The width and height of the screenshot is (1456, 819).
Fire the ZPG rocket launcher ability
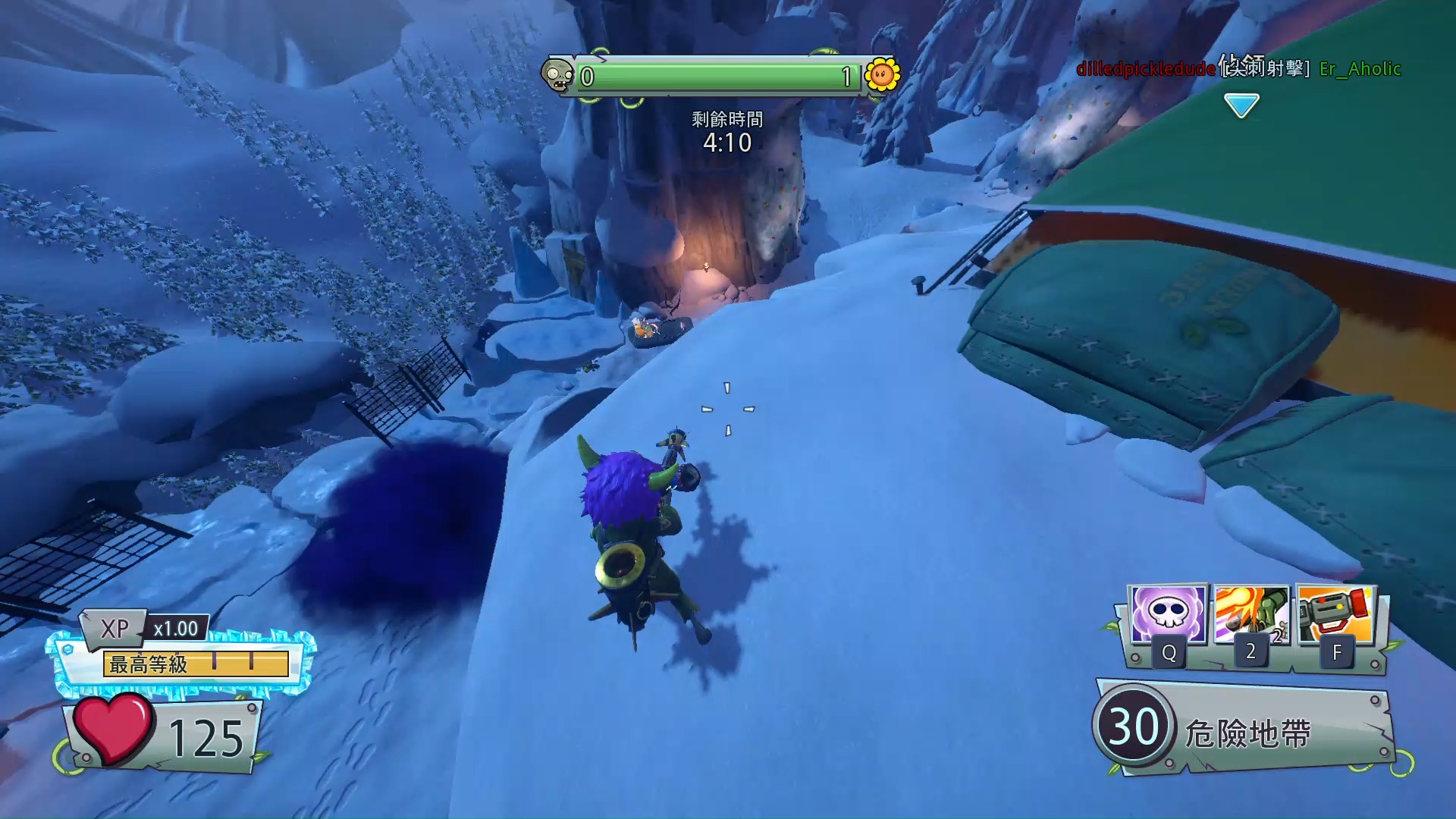tap(1335, 615)
